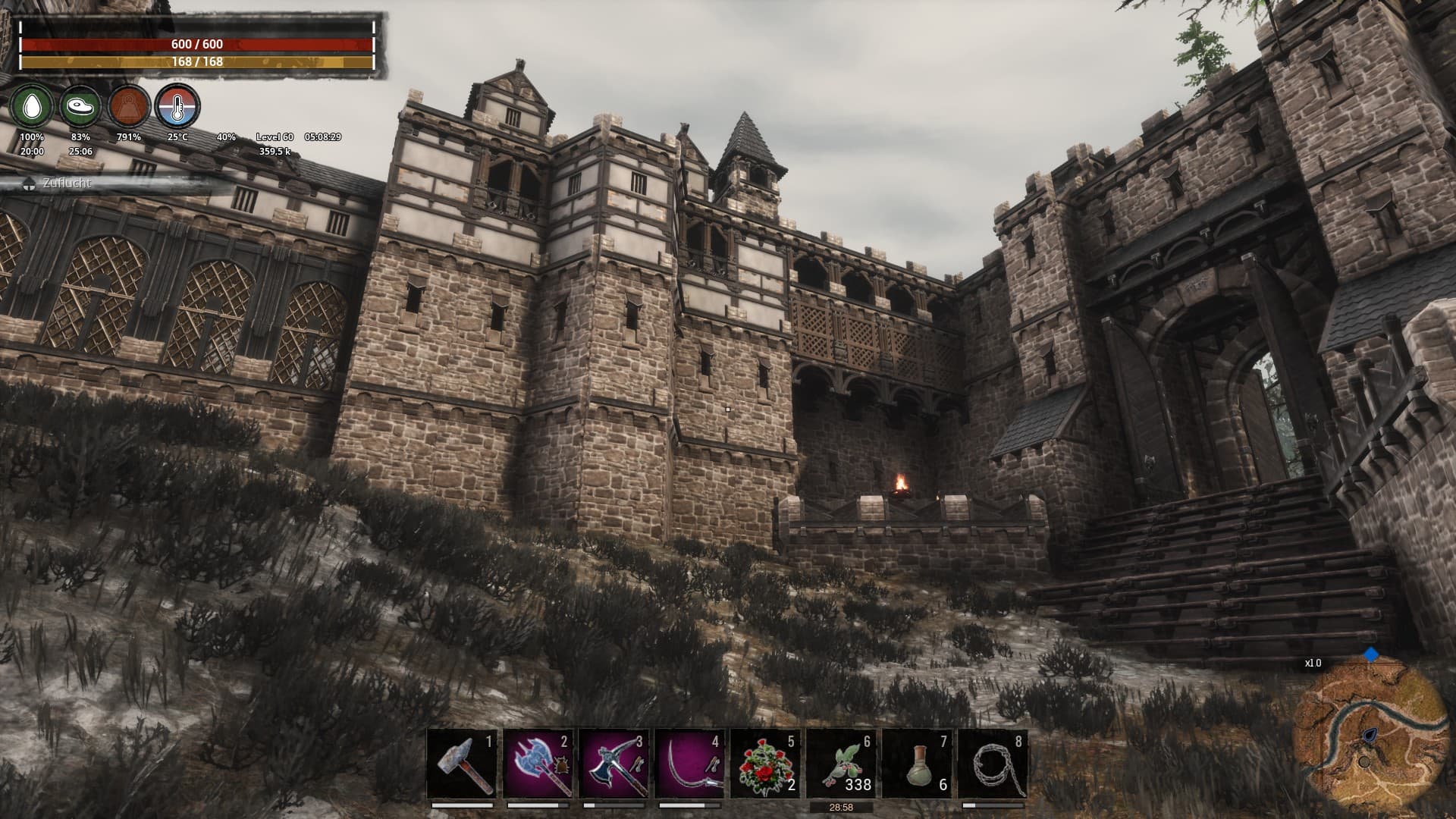Click the temperature thermometer status icon
Image resolution: width=1456 pixels, height=819 pixels.
click(x=177, y=107)
